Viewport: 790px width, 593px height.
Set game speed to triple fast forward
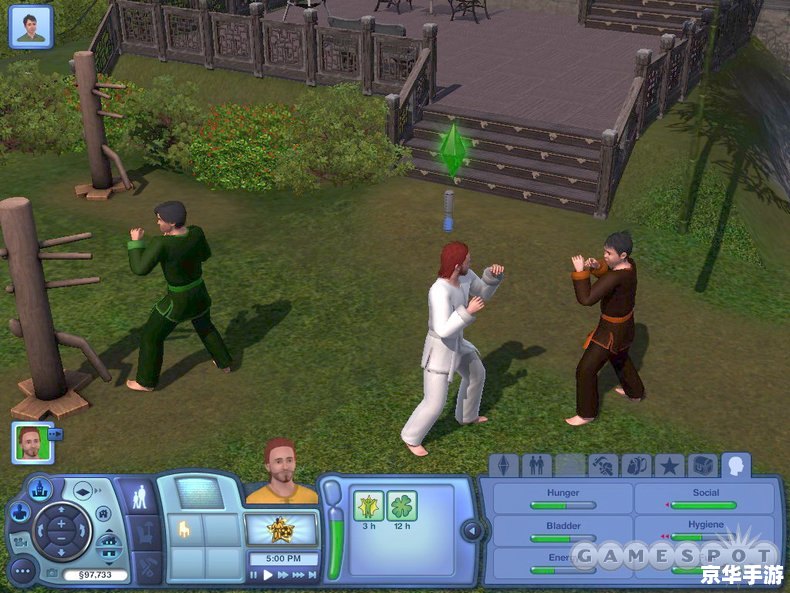pos(299,575)
